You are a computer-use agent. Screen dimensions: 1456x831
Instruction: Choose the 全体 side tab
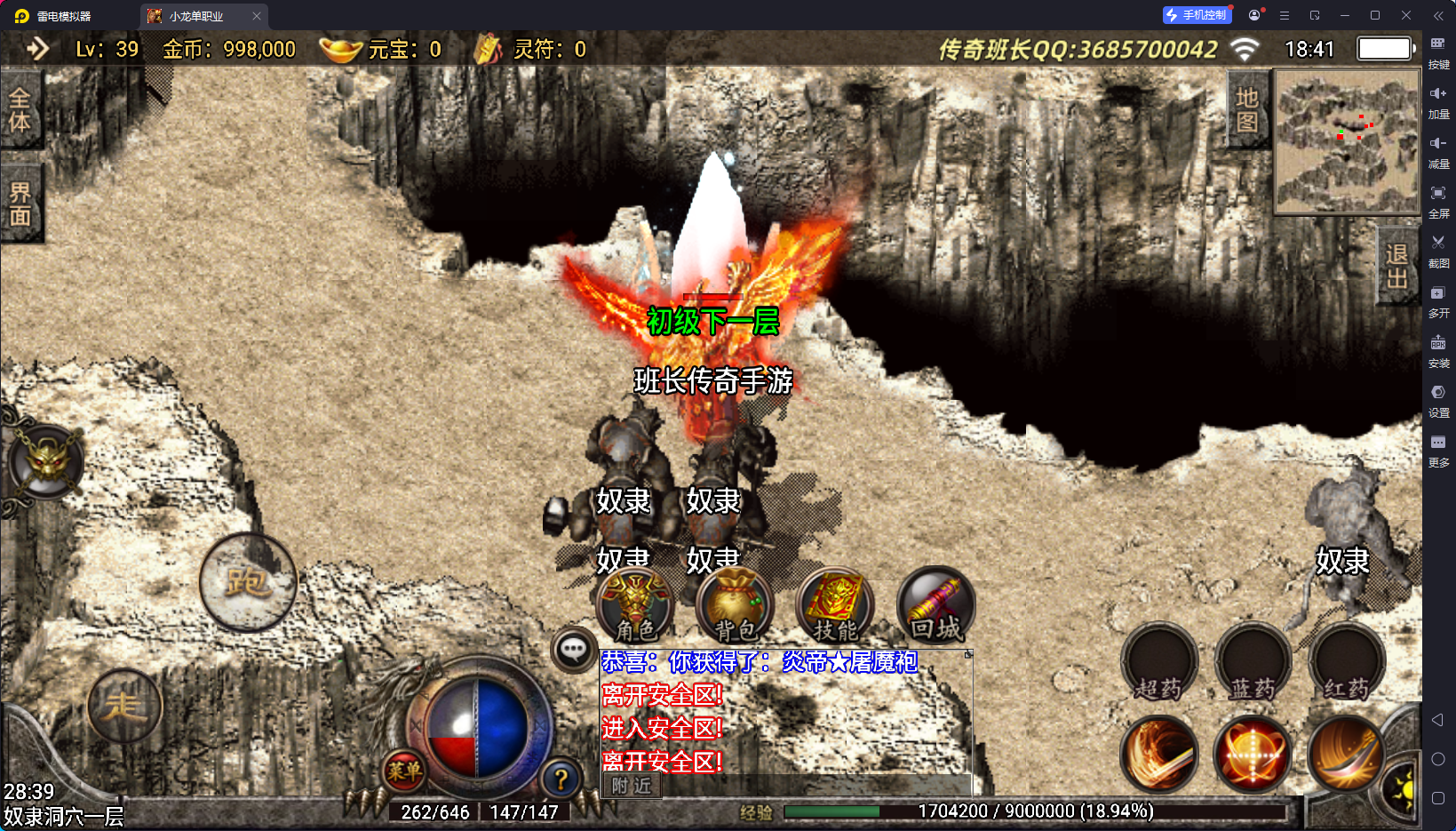click(x=20, y=110)
